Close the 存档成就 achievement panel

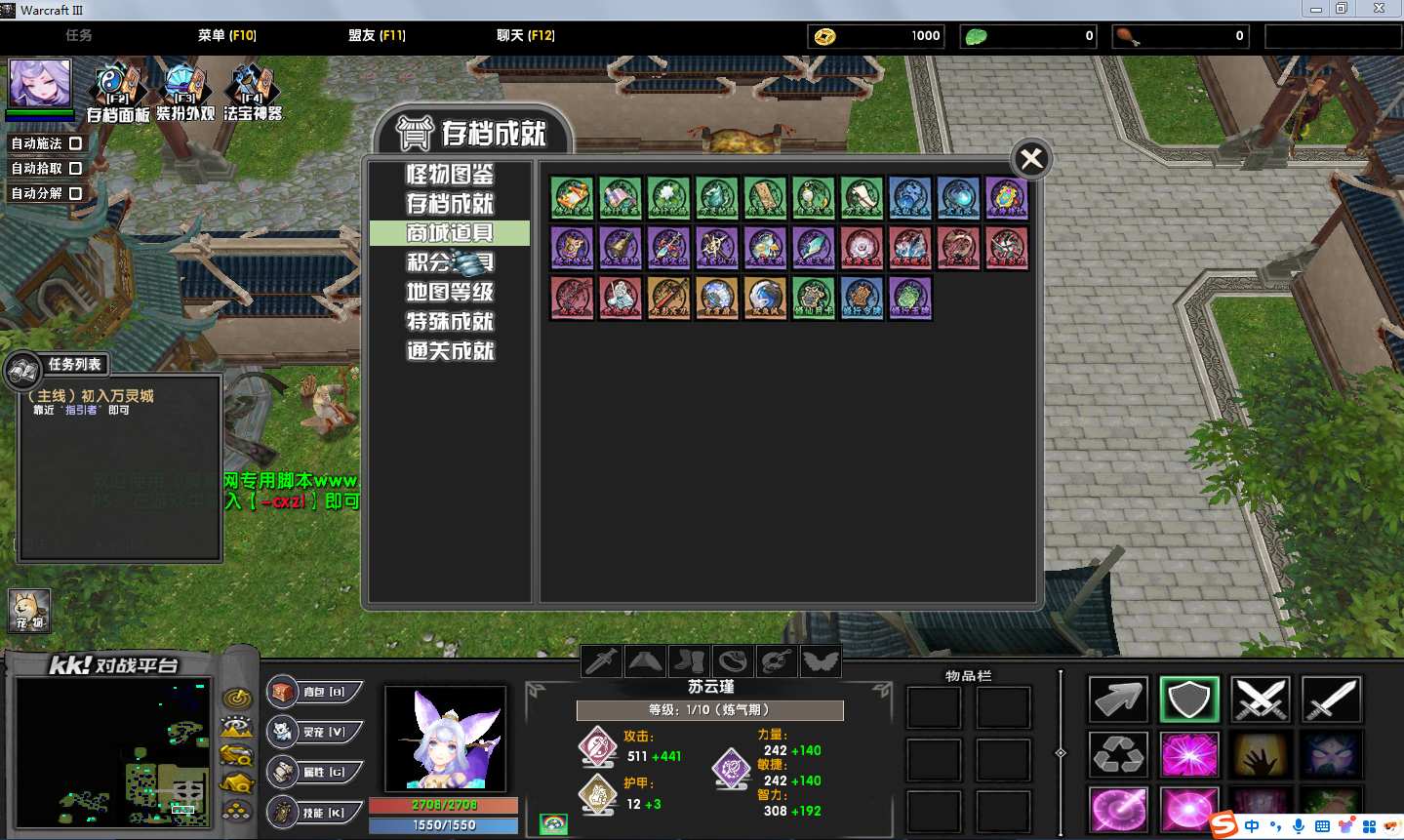[x=1031, y=159]
